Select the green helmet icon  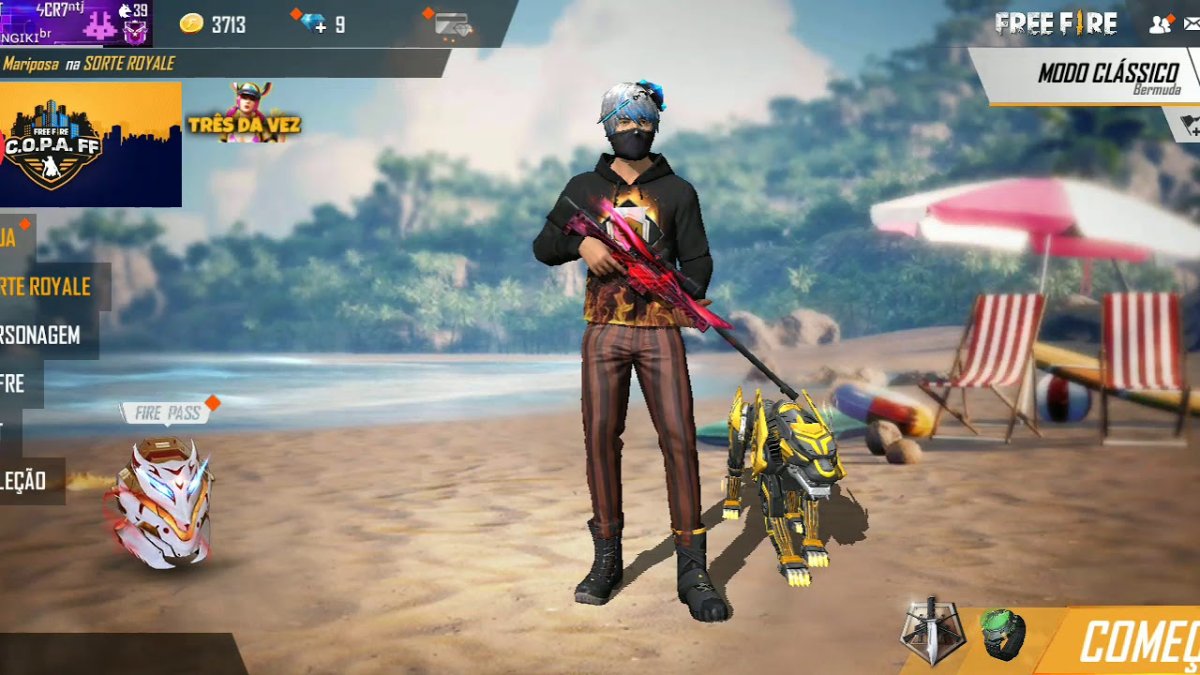tap(1003, 634)
